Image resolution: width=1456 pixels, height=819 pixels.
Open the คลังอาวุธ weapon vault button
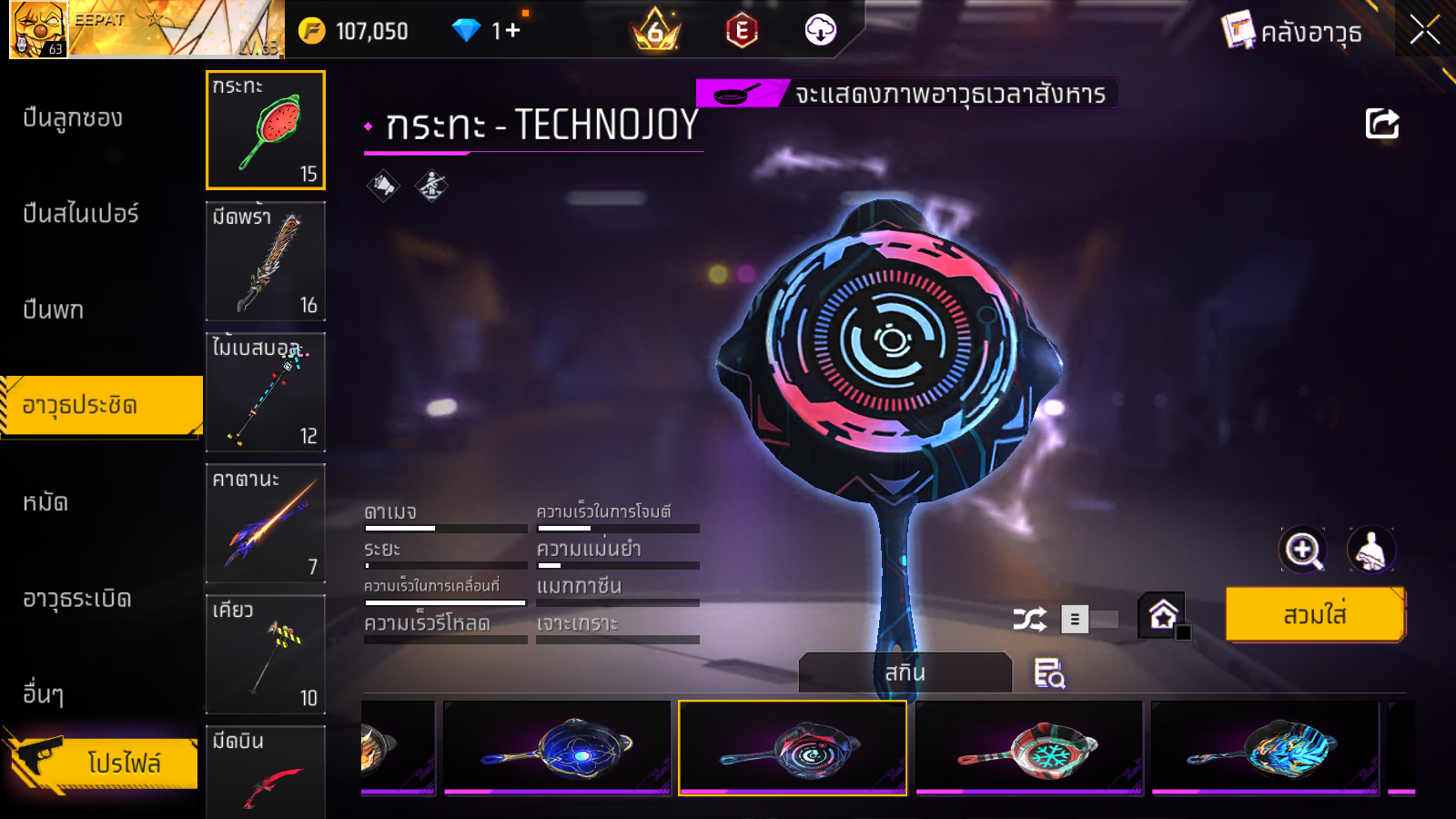coord(1292,33)
